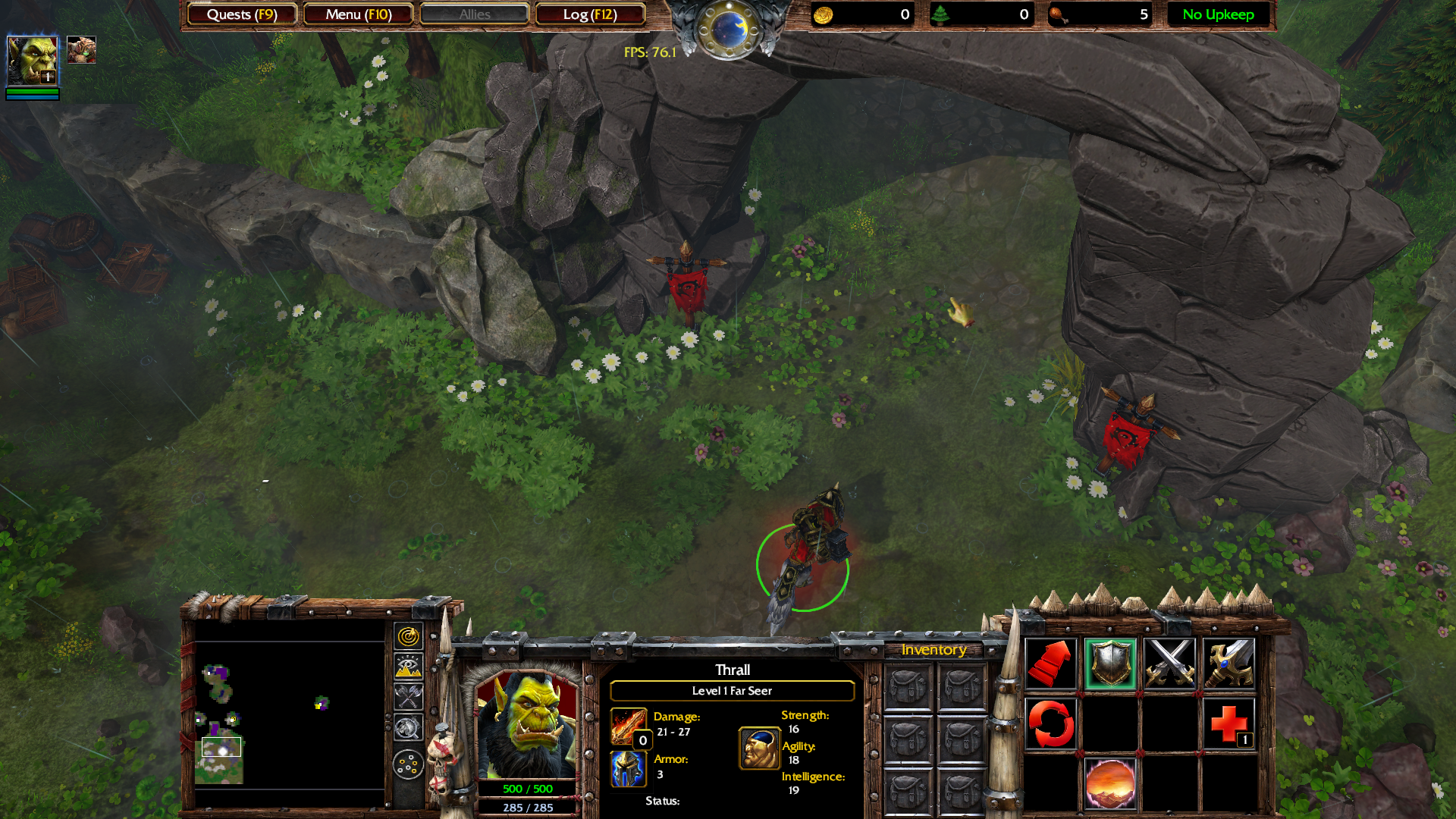The image size is (1456, 819).
Task: Toggle the crossed axes ally color button
Action: click(x=408, y=697)
